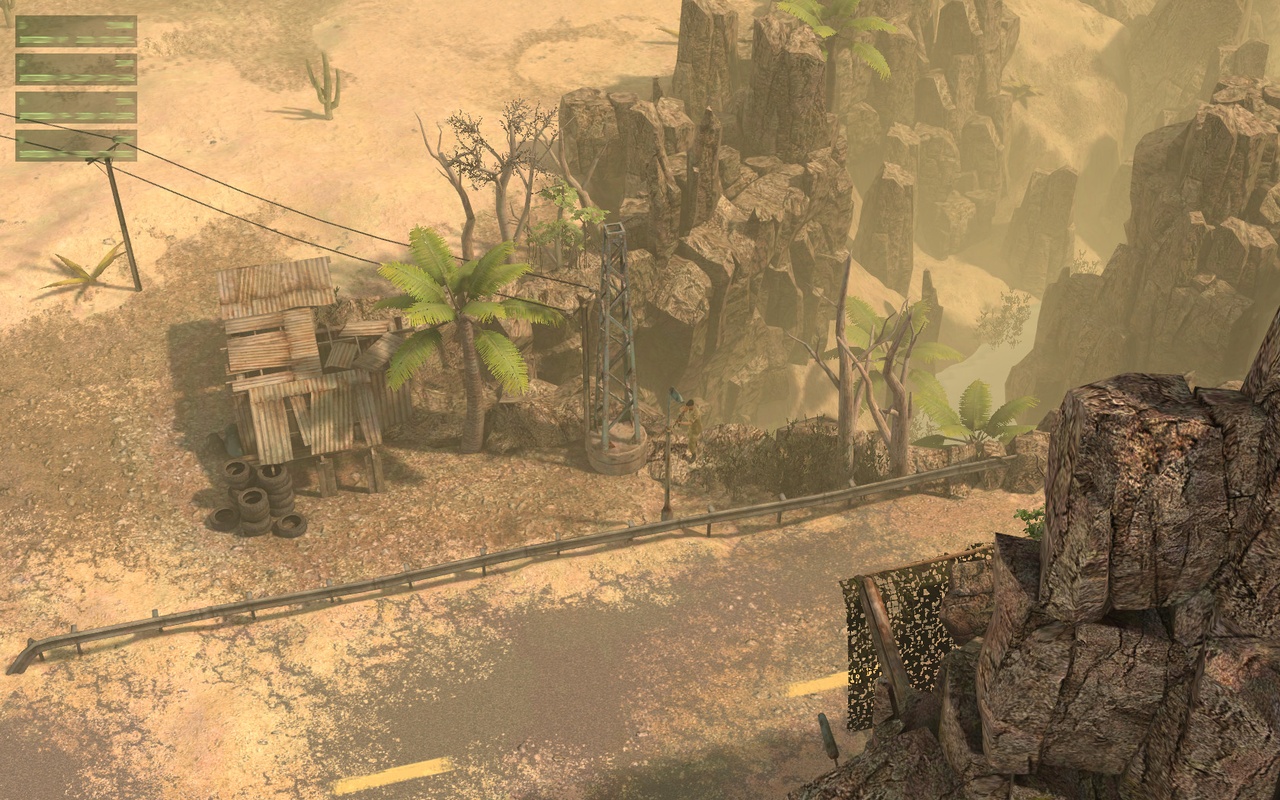
Task: Select the second squad member panel
Action: point(75,68)
